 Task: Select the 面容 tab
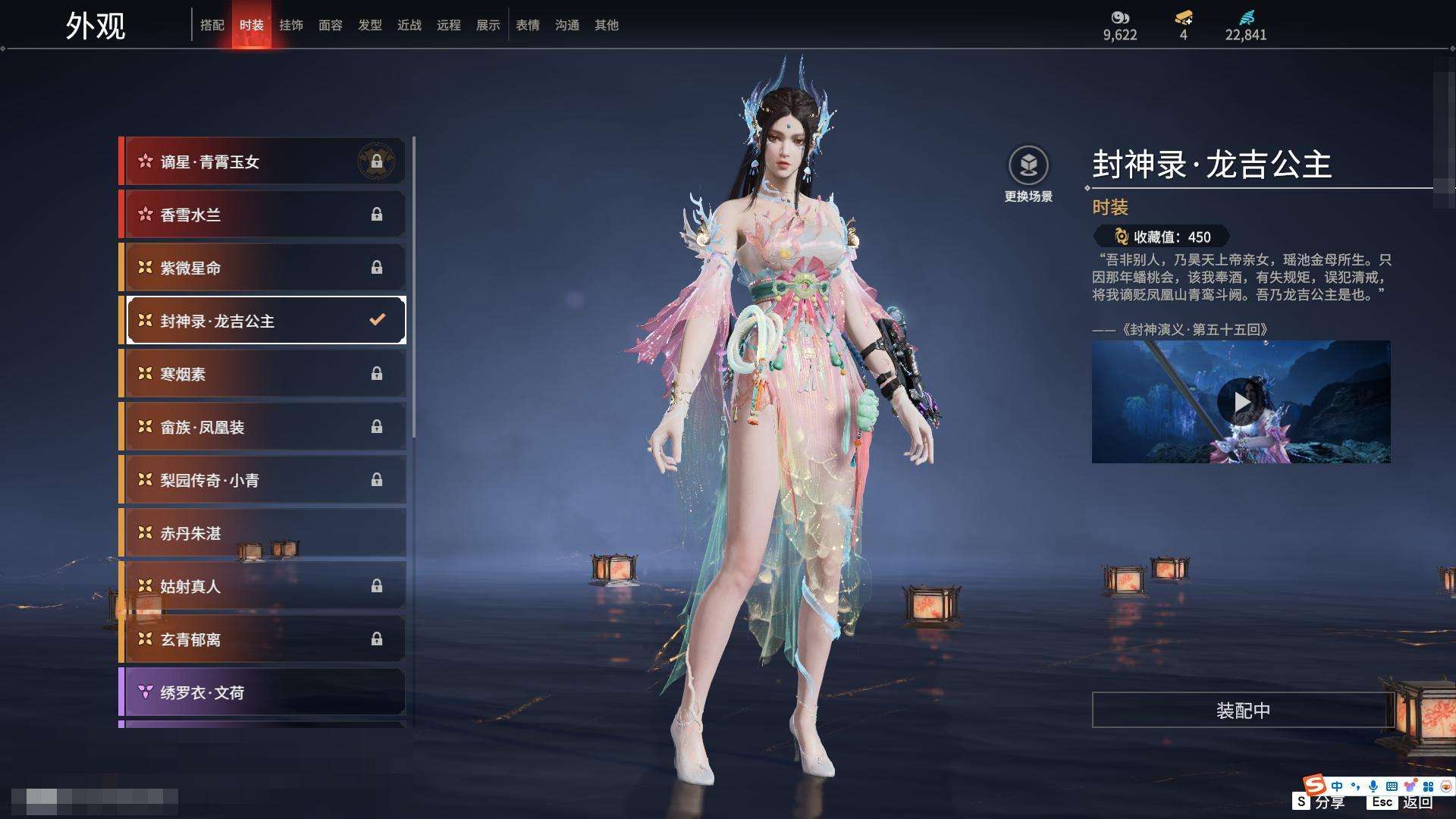tap(331, 25)
